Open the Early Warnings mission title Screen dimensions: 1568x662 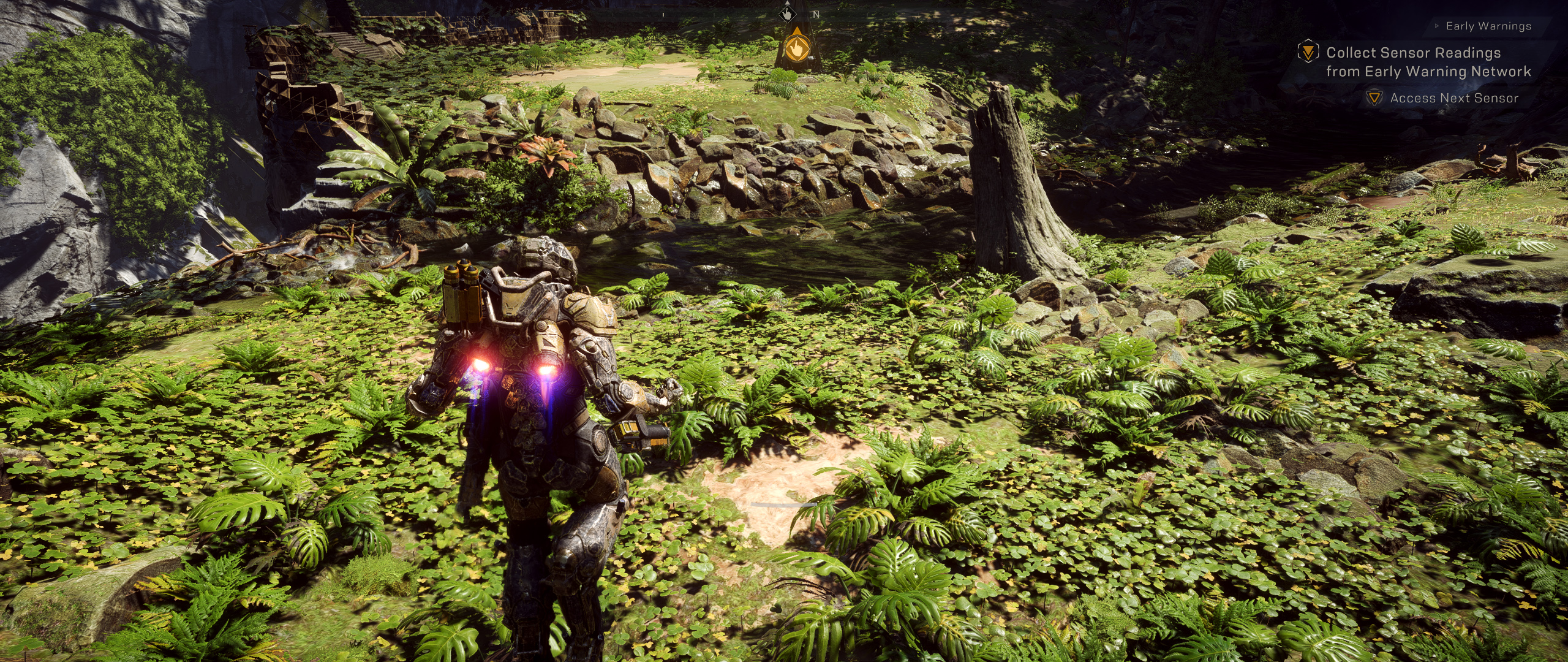tap(1488, 26)
